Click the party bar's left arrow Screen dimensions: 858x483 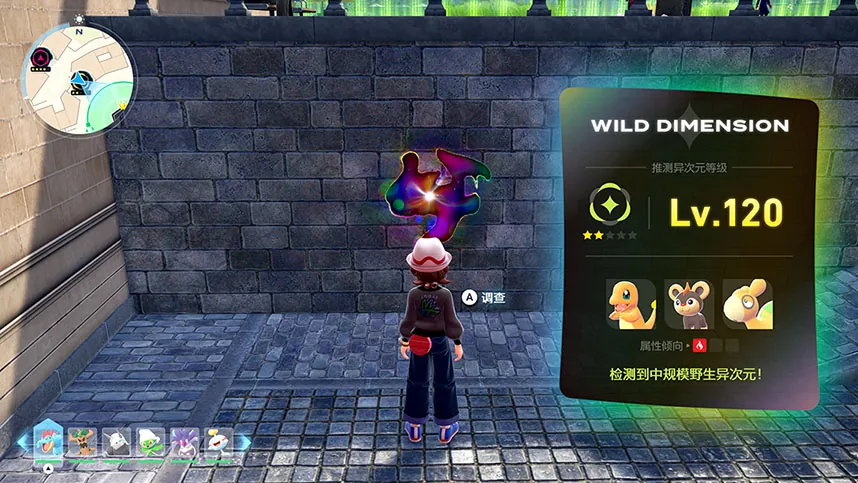[21, 441]
